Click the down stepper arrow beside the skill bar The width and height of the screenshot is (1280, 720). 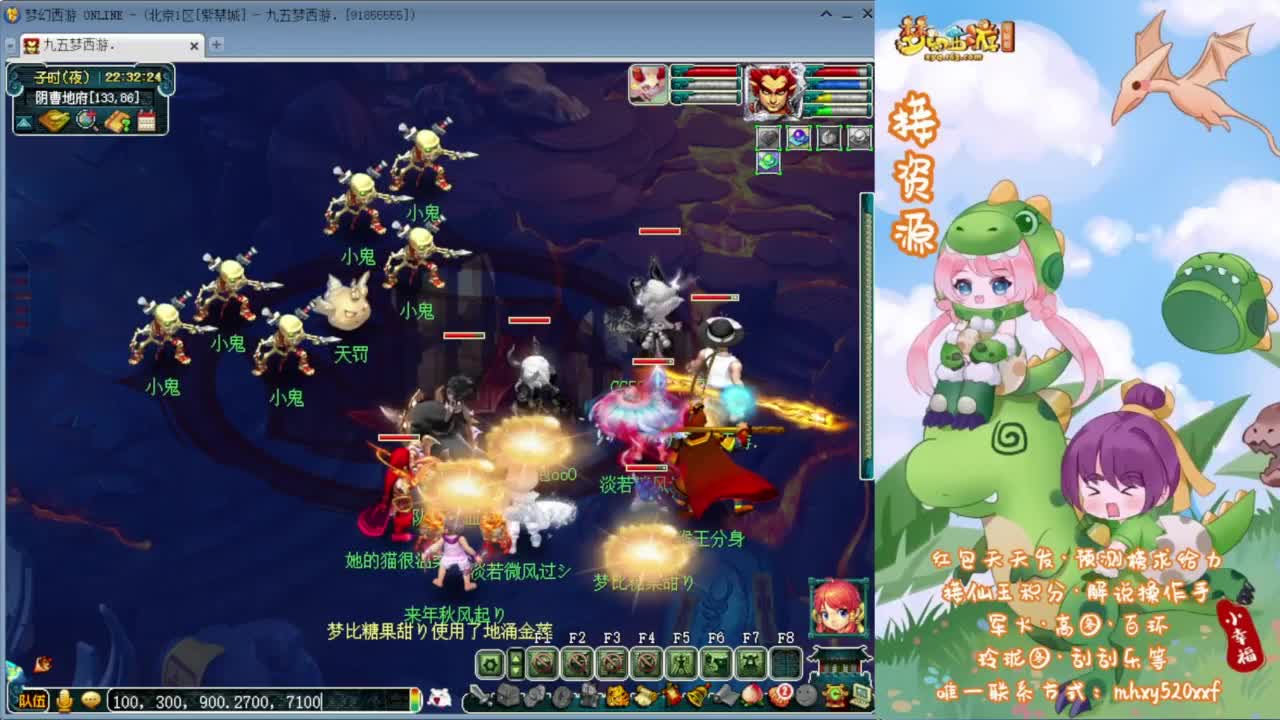pyautogui.click(x=515, y=671)
